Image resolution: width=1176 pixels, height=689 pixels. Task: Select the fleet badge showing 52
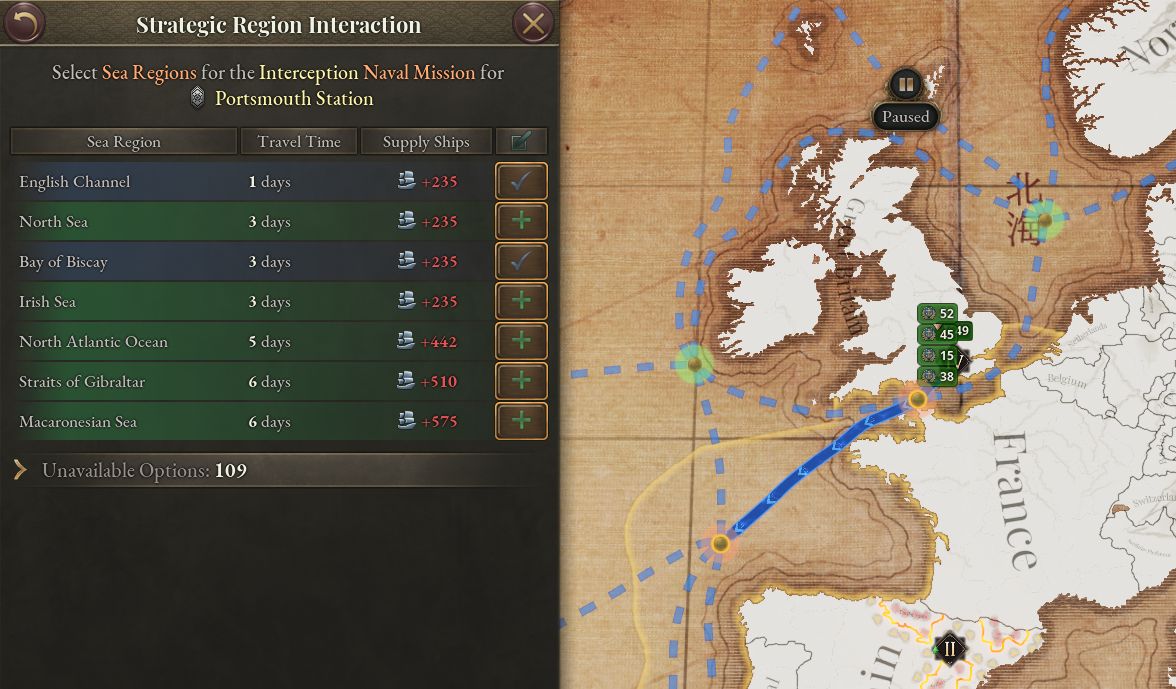(937, 314)
